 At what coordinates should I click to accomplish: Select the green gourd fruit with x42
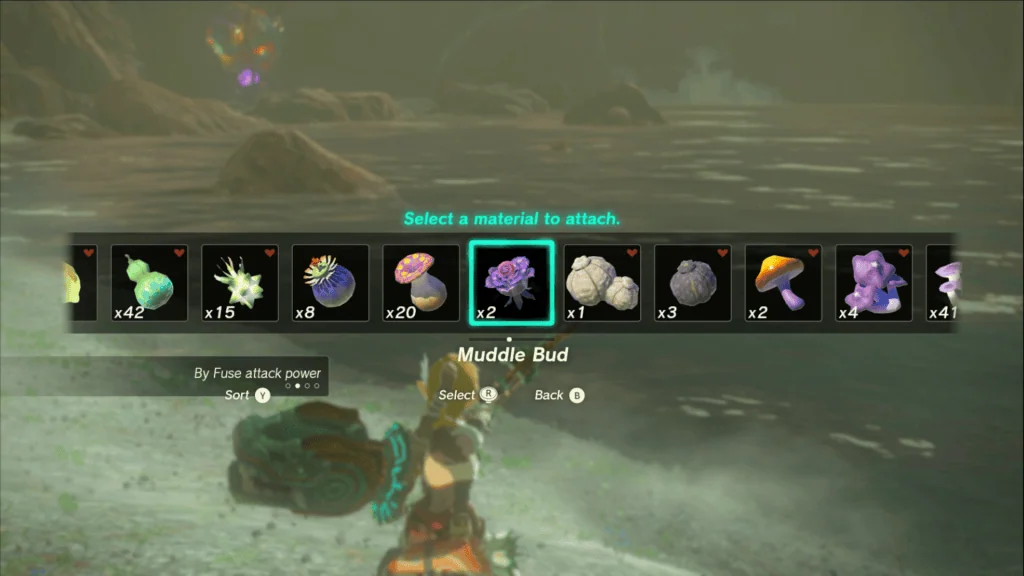pos(149,283)
